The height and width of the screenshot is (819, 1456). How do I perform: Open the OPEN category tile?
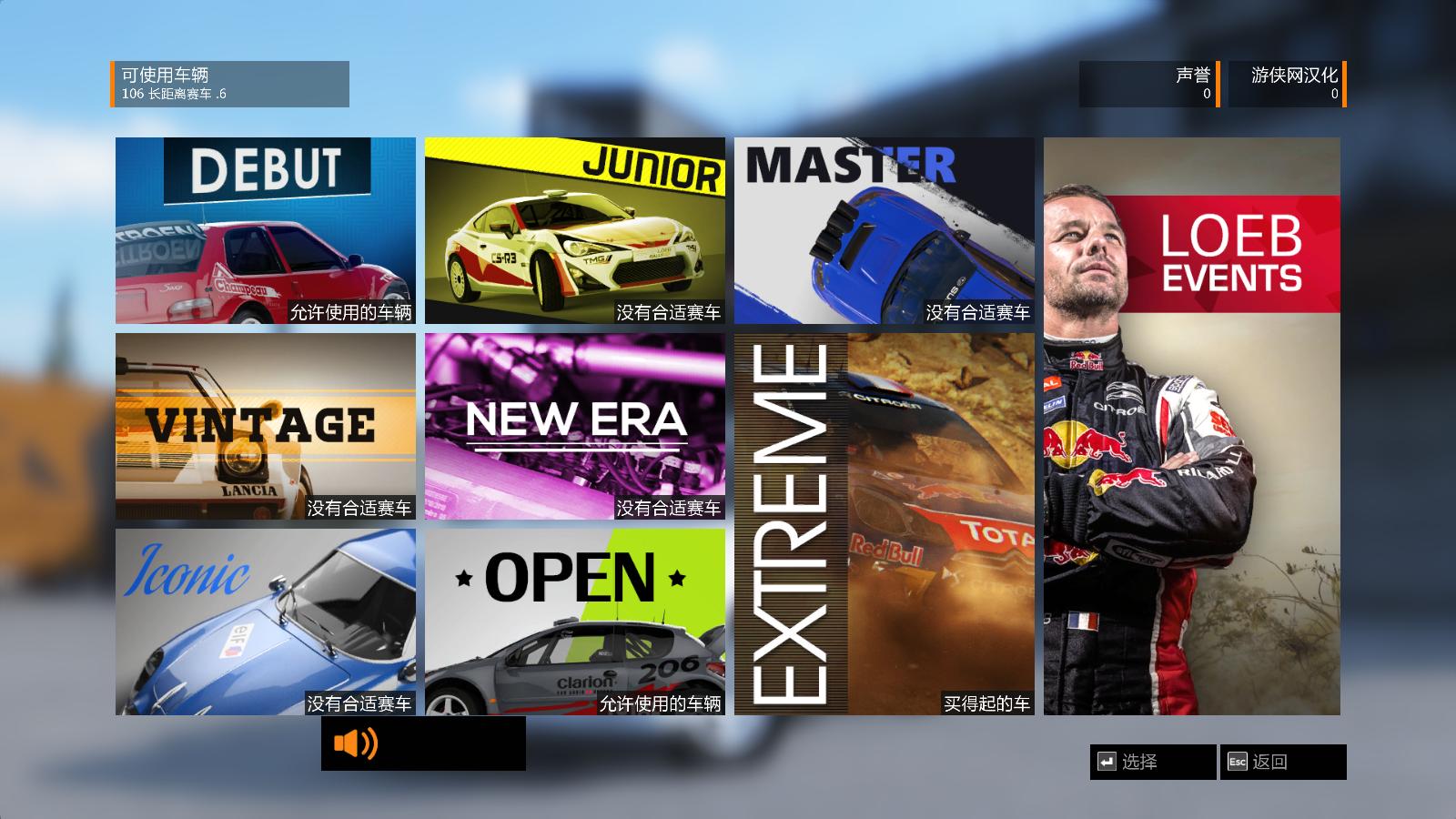574,622
